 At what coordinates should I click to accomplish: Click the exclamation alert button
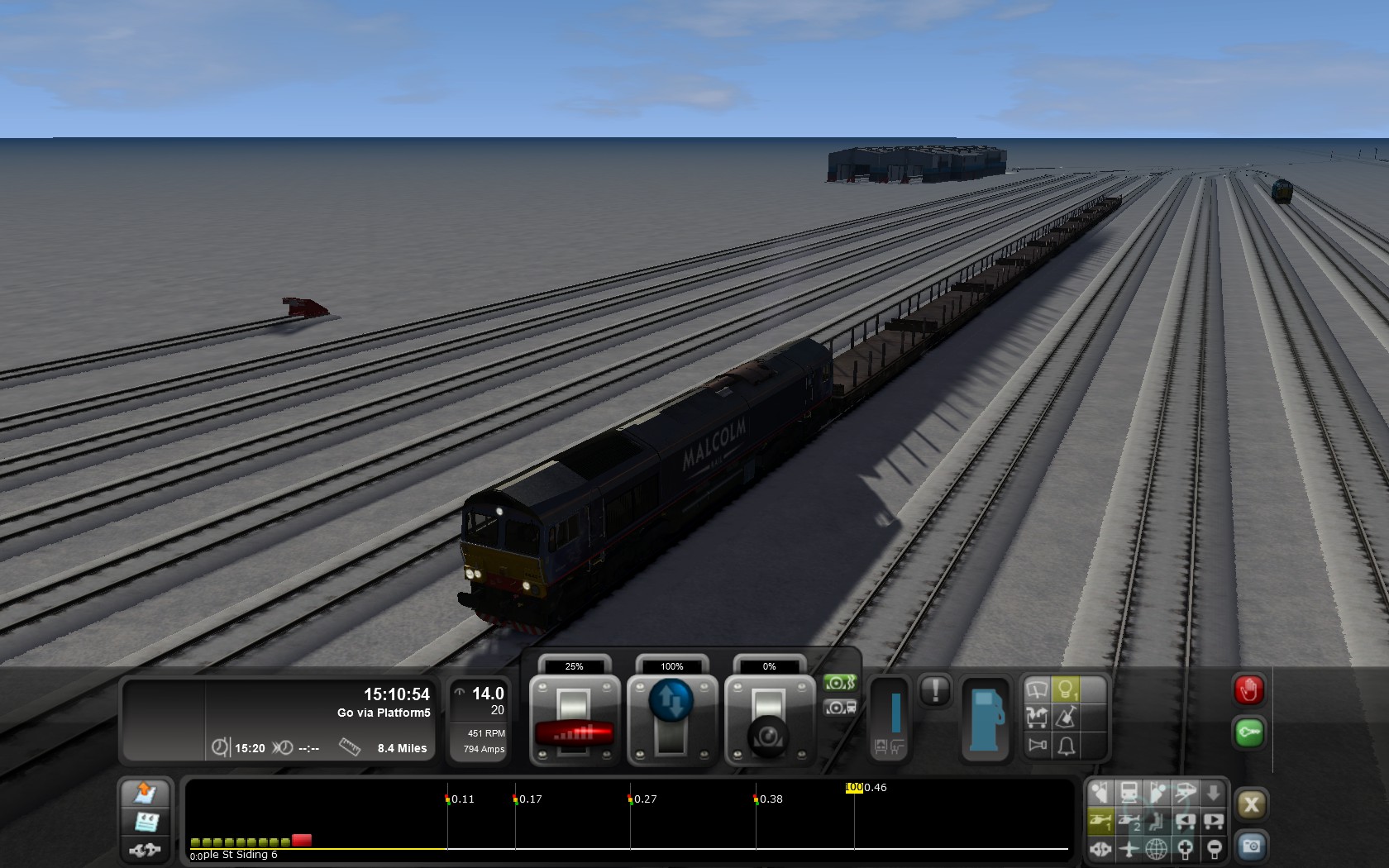coord(935,690)
